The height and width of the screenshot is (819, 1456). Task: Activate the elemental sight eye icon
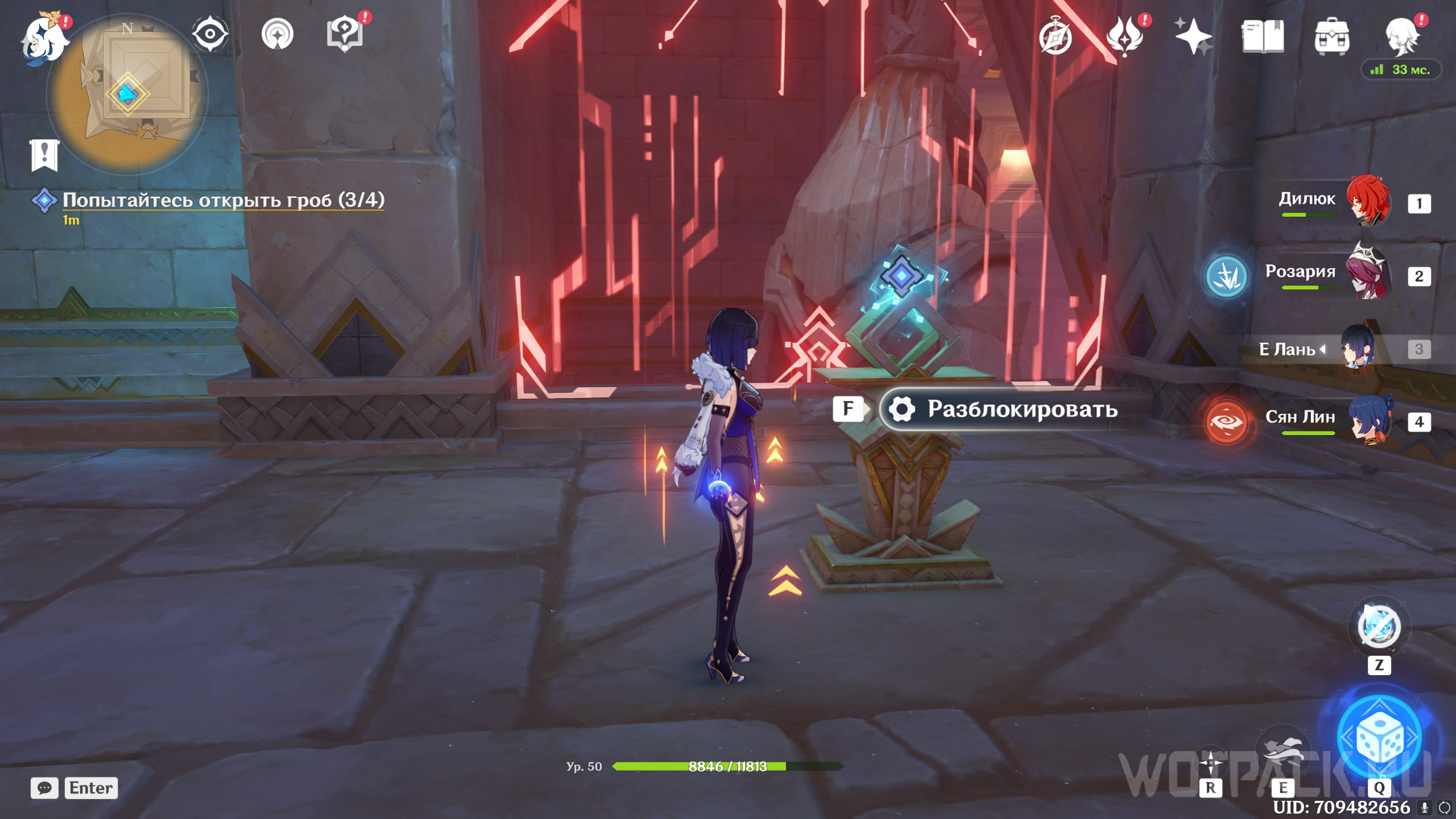[210, 34]
